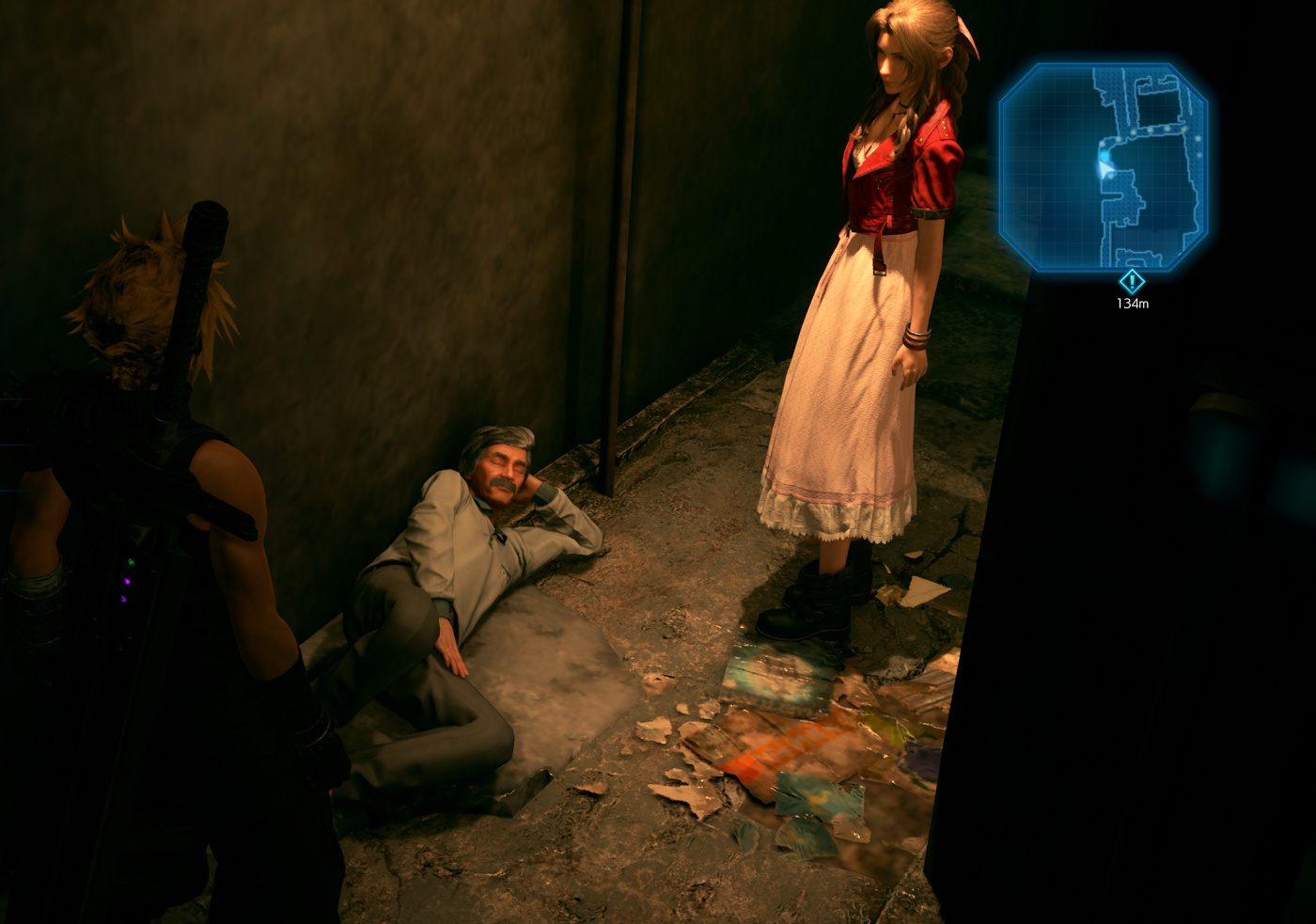Select the quest objective marker showing 134m
The height and width of the screenshot is (924, 1316).
click(x=1132, y=281)
